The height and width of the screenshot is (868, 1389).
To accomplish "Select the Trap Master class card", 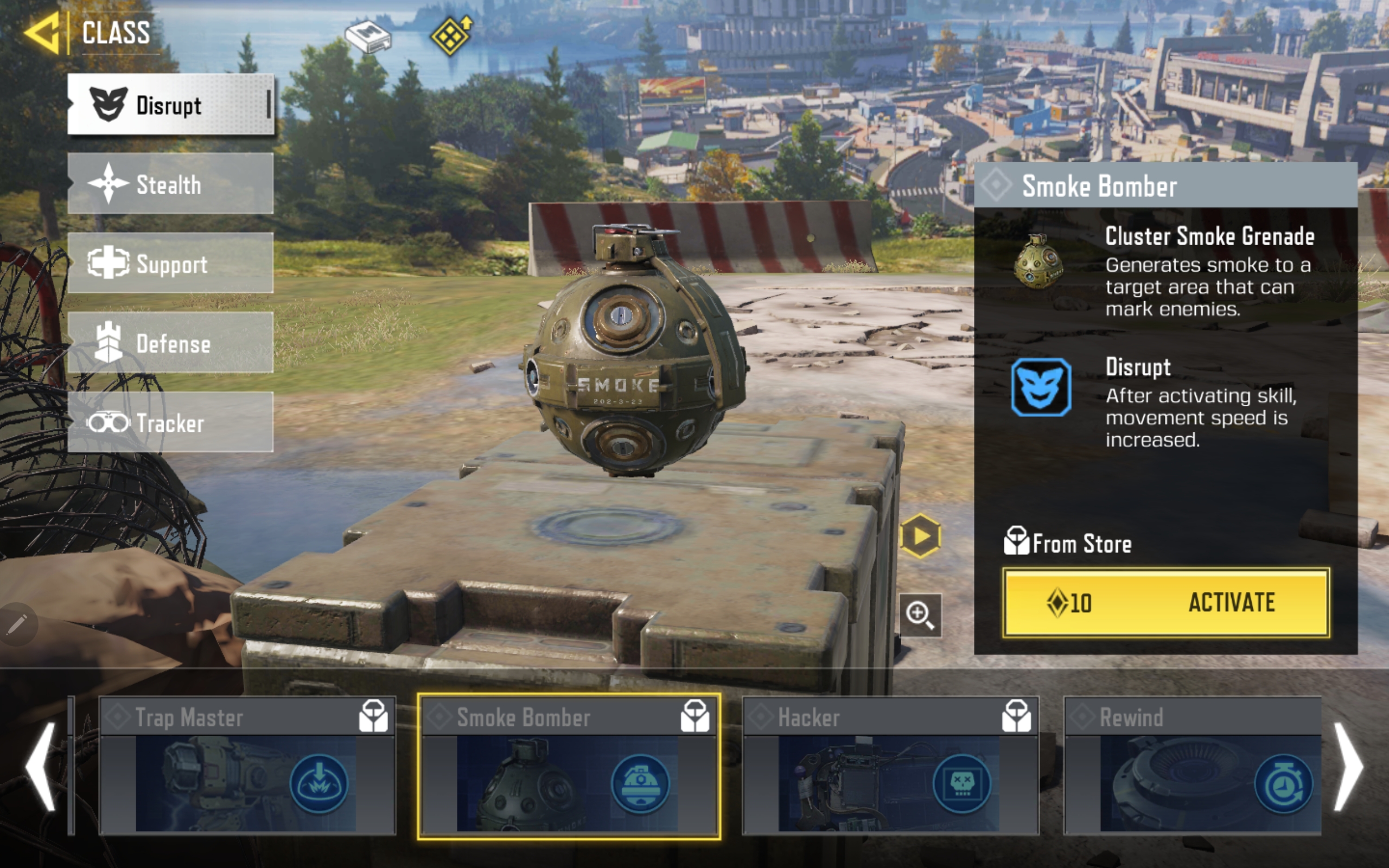I will 247,766.
